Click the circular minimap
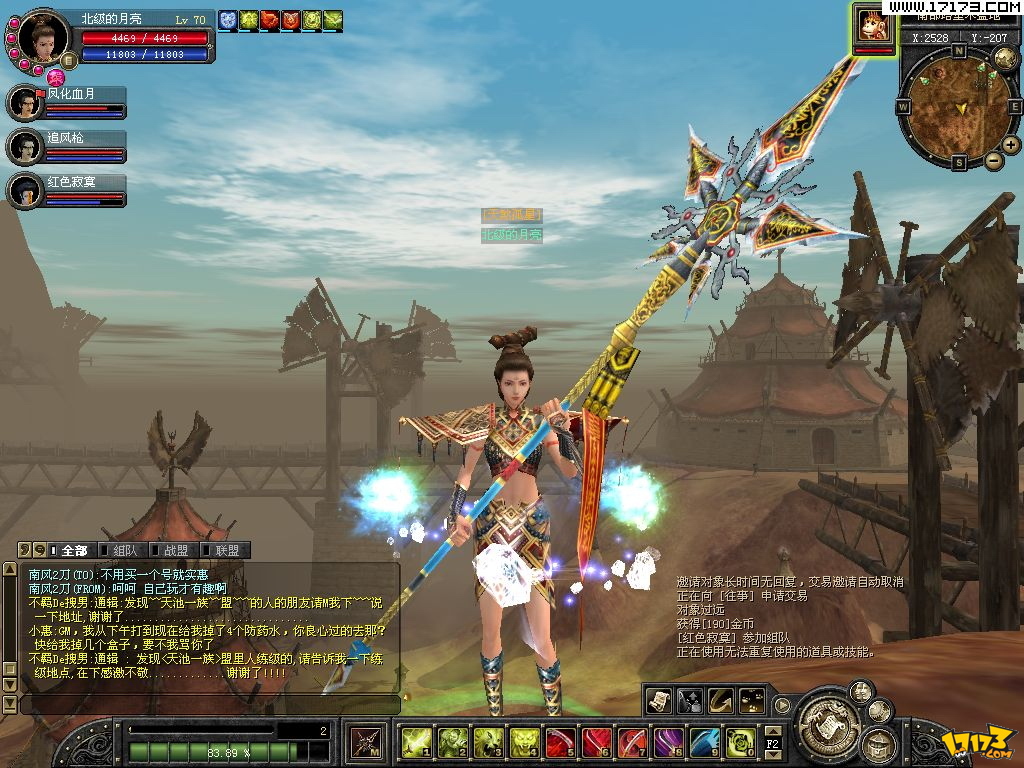Screen dimensions: 1024x768 pyautogui.click(x=958, y=105)
